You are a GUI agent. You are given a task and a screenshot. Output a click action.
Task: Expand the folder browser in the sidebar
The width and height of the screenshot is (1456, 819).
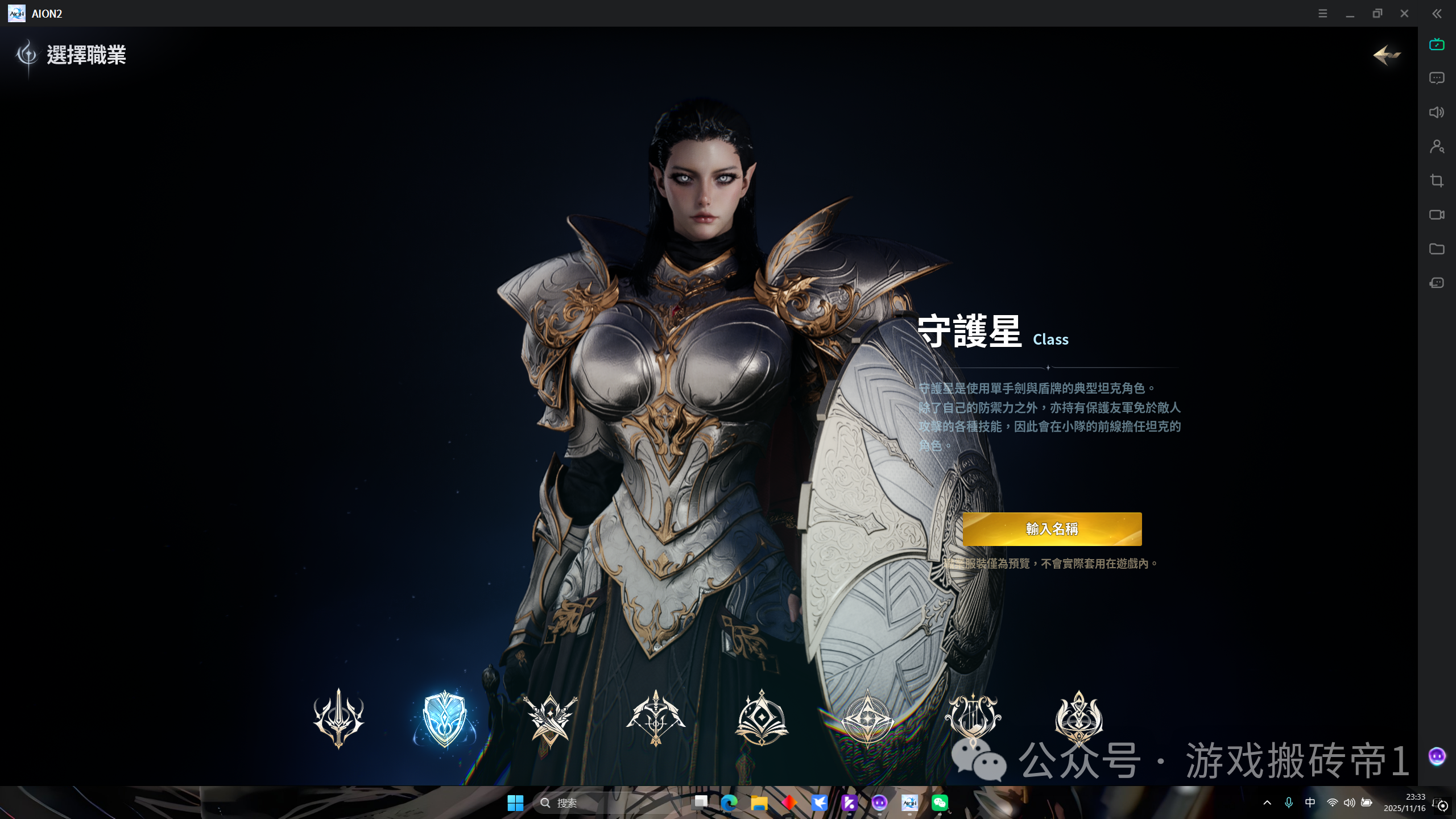pos(1437,249)
